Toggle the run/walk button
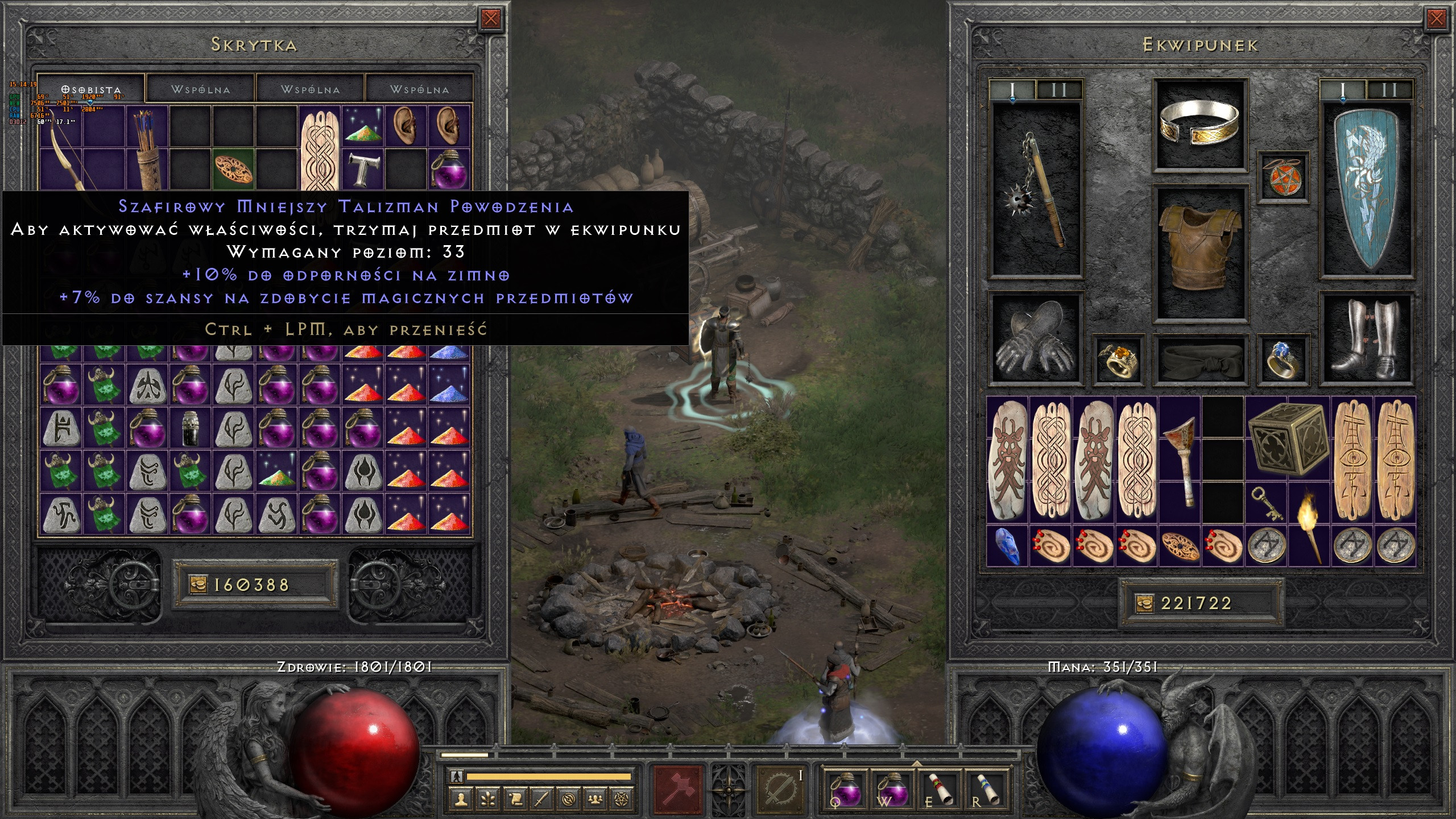The width and height of the screenshot is (1456, 819). coord(456,776)
